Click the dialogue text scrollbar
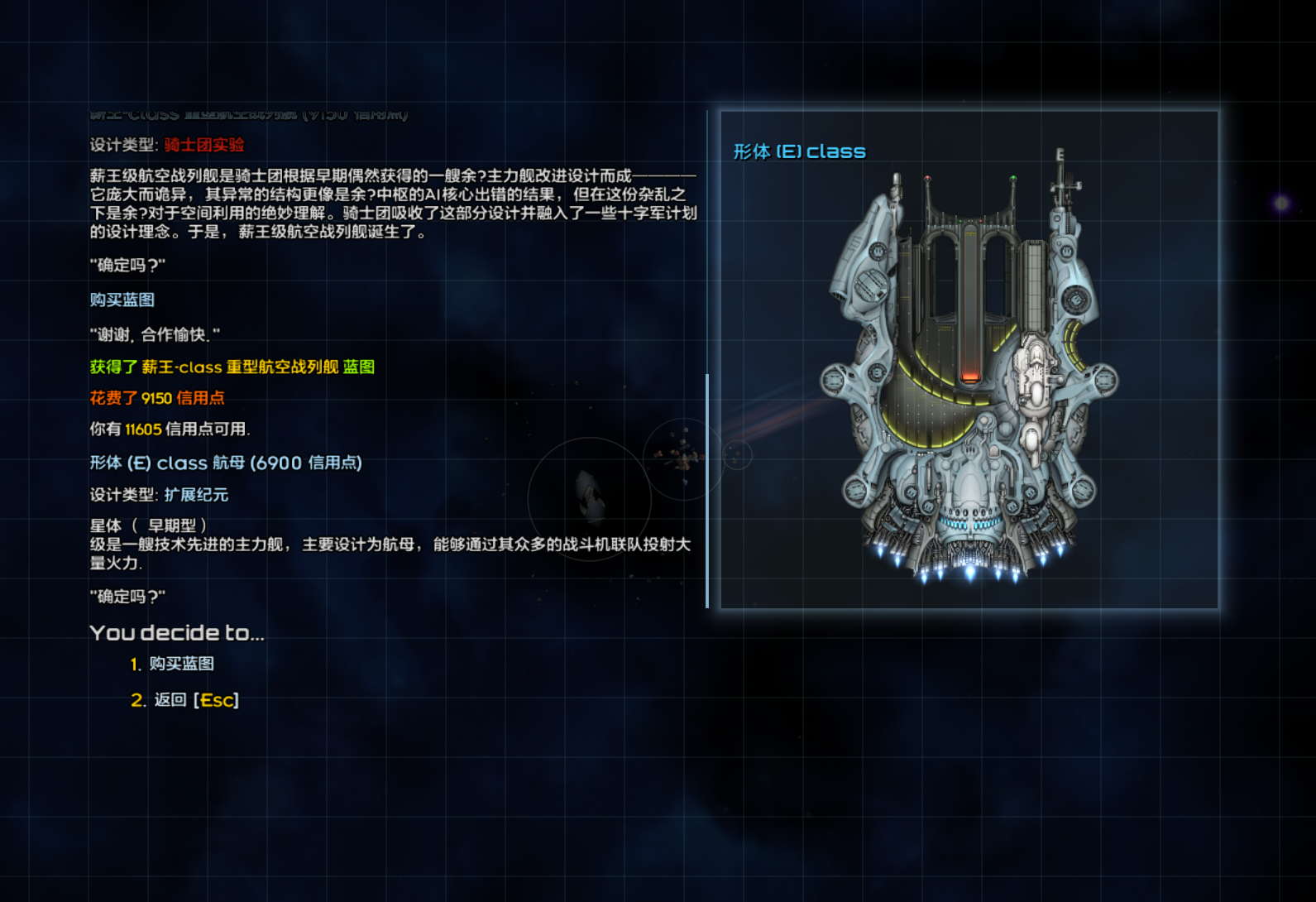Viewport: 1316px width, 902px height. coord(707,490)
